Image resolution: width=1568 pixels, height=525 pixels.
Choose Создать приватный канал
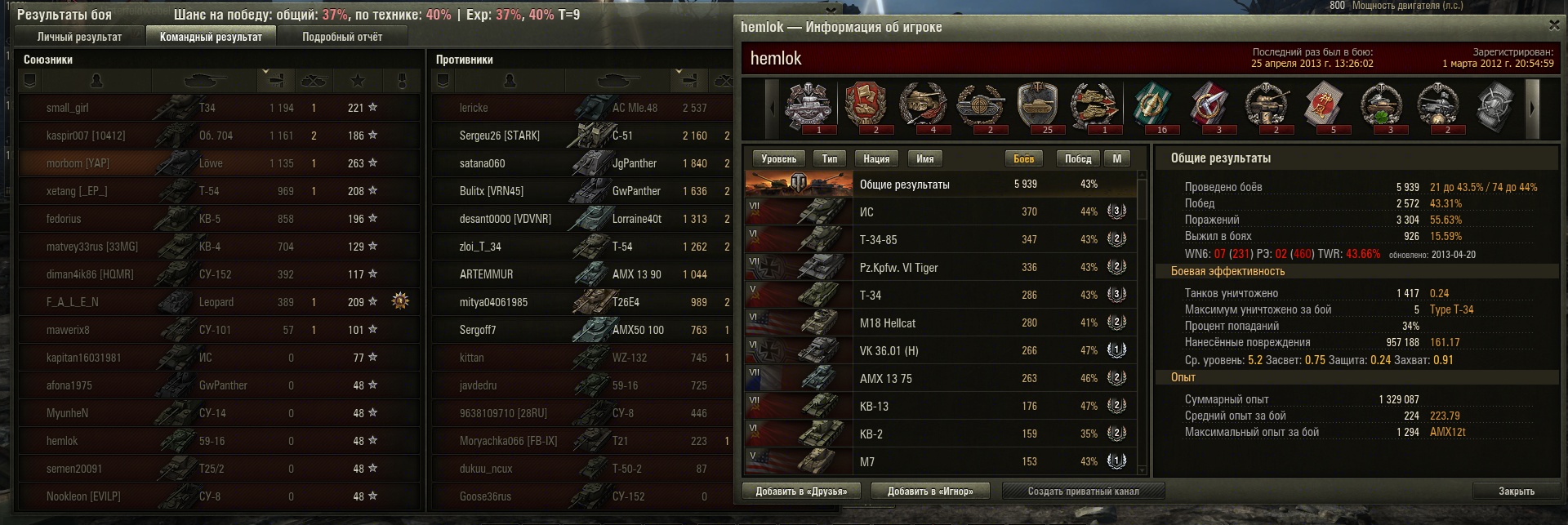pos(1083,492)
